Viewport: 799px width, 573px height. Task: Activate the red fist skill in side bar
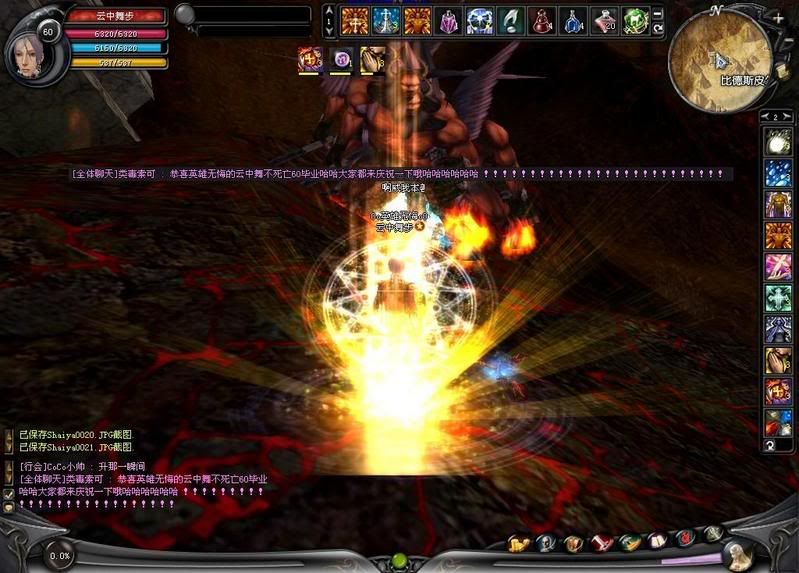[778, 390]
